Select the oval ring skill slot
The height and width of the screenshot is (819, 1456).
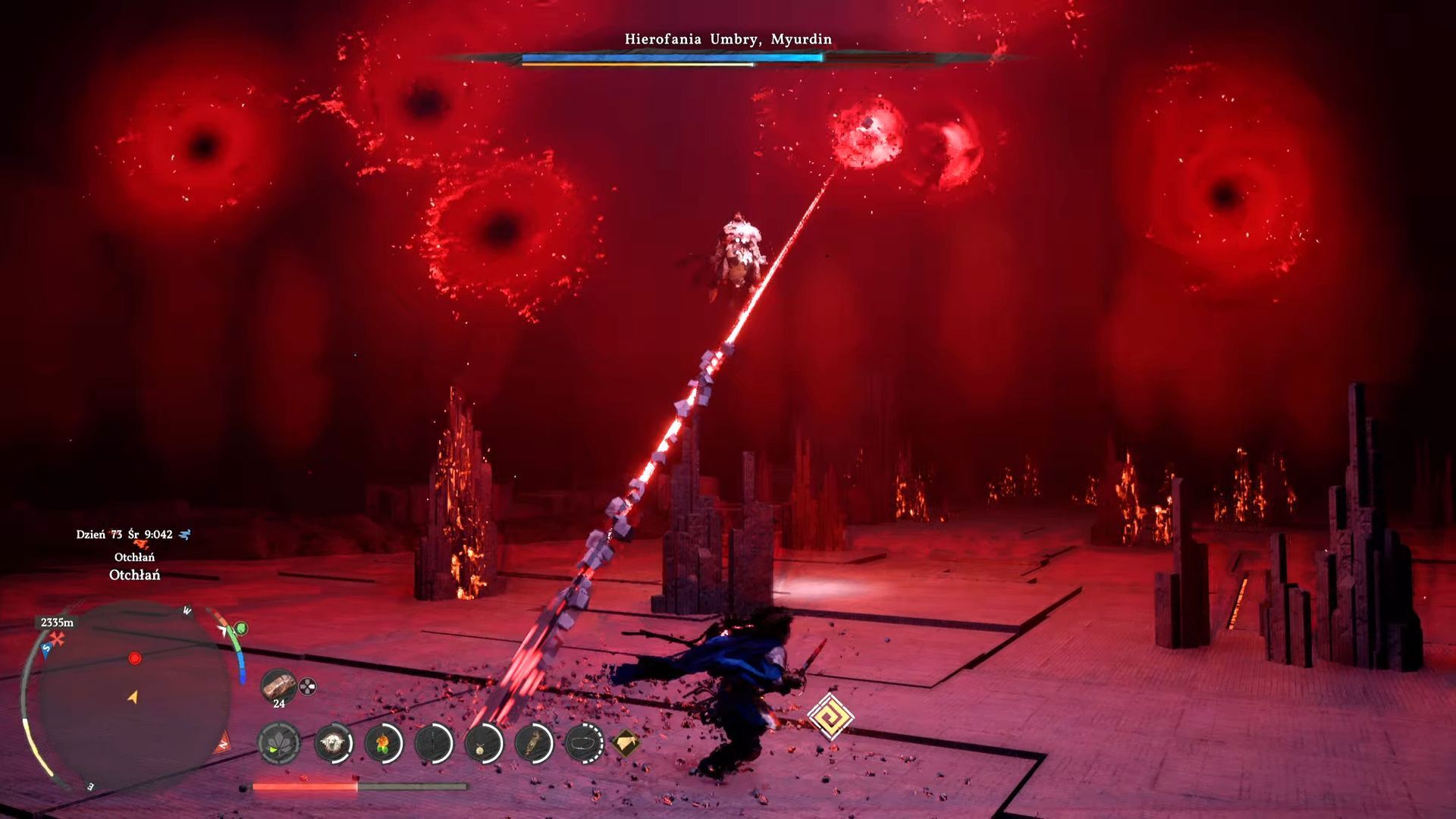coord(584,743)
